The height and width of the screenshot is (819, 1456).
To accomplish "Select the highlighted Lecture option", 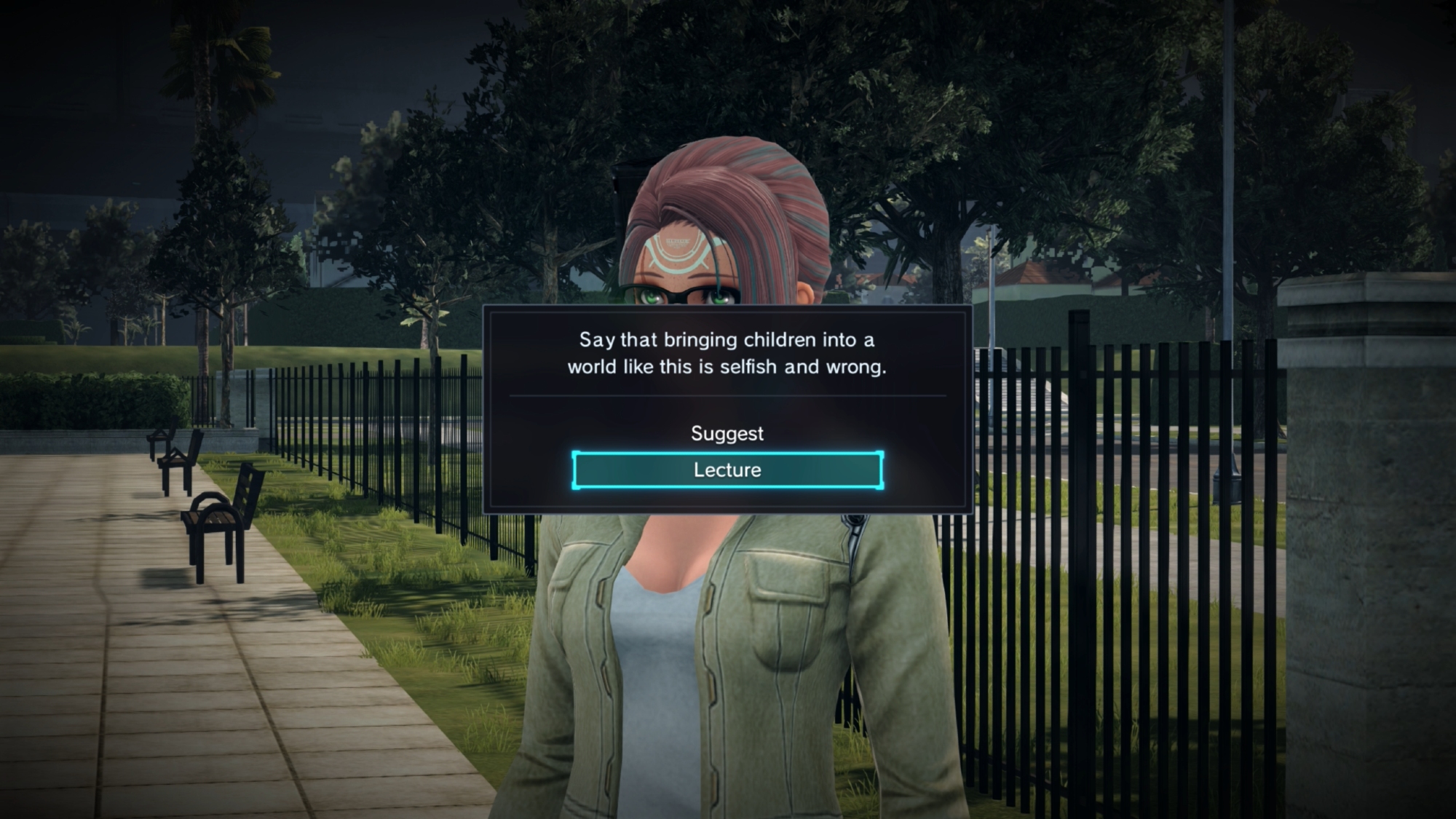I will coord(727,470).
